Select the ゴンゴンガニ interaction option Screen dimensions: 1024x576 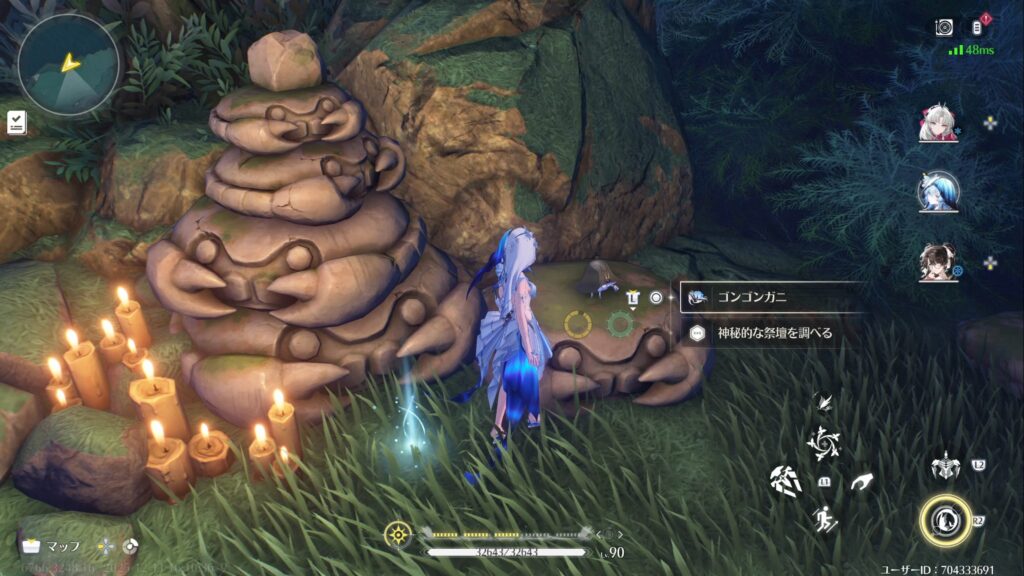click(x=770, y=297)
